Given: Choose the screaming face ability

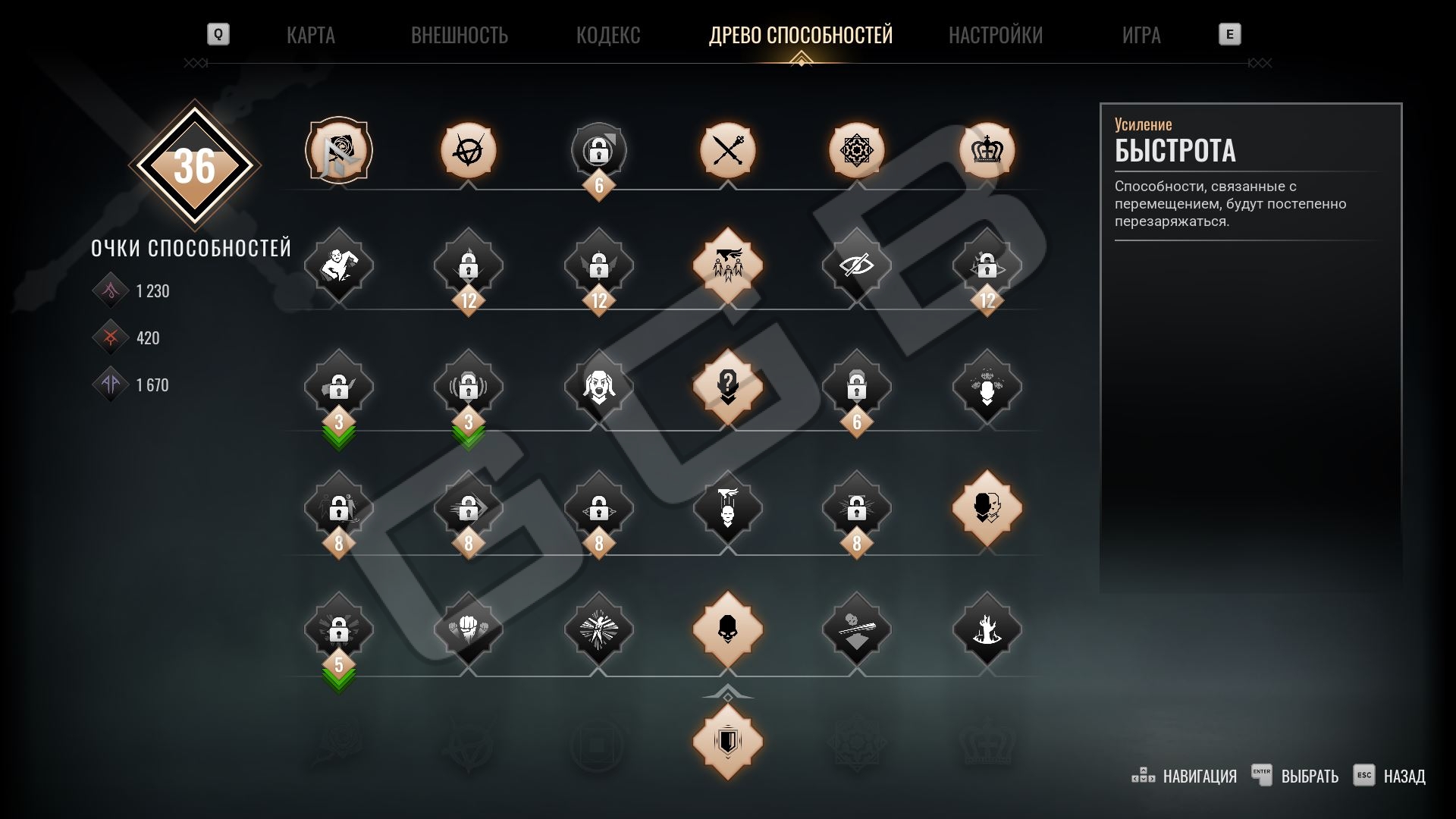Looking at the screenshot, I should point(598,387).
